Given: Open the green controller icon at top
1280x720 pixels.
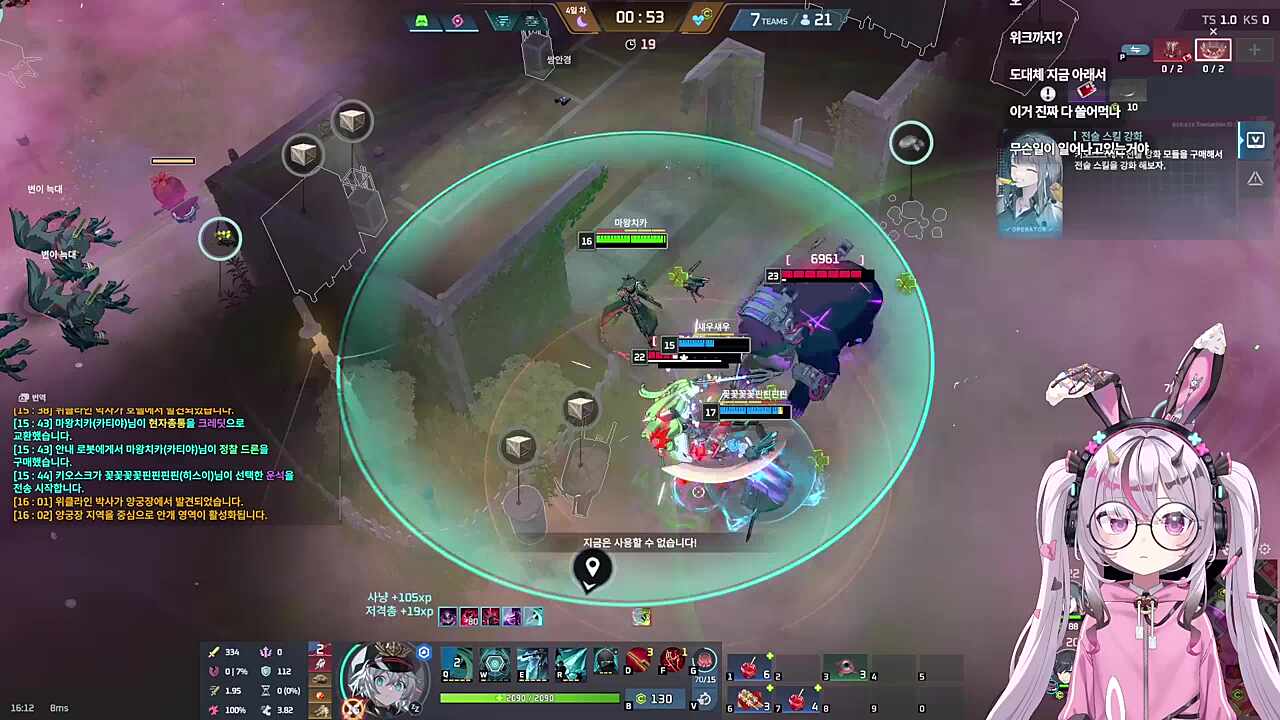Looking at the screenshot, I should tap(423, 21).
